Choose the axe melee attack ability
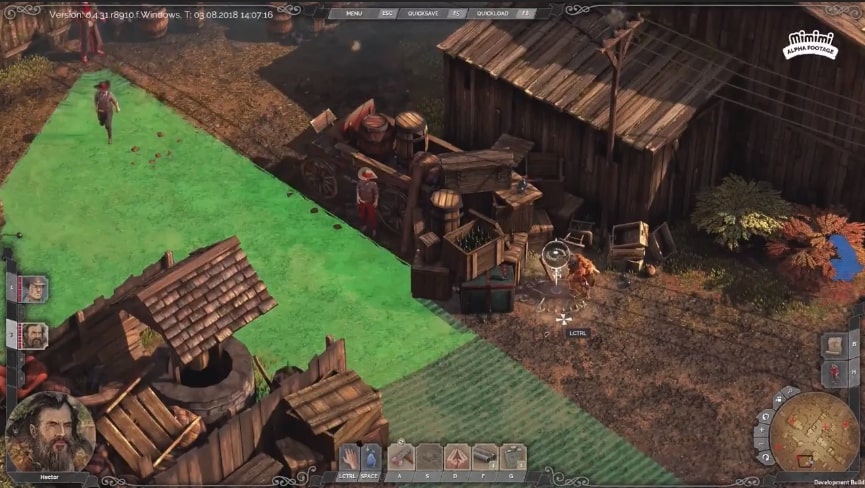 coord(401,457)
